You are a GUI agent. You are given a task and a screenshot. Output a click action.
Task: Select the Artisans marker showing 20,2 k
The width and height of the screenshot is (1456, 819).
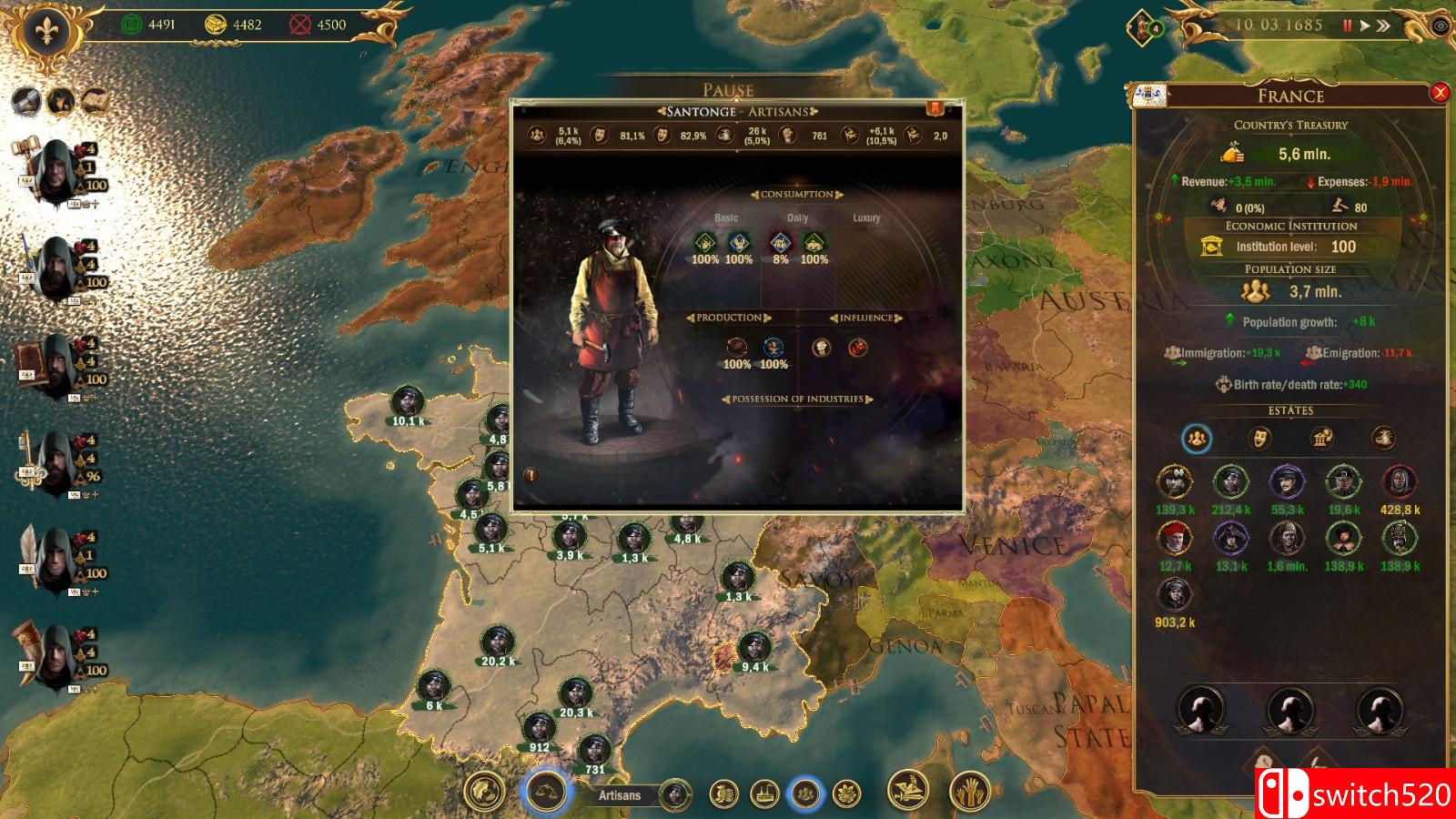[497, 642]
